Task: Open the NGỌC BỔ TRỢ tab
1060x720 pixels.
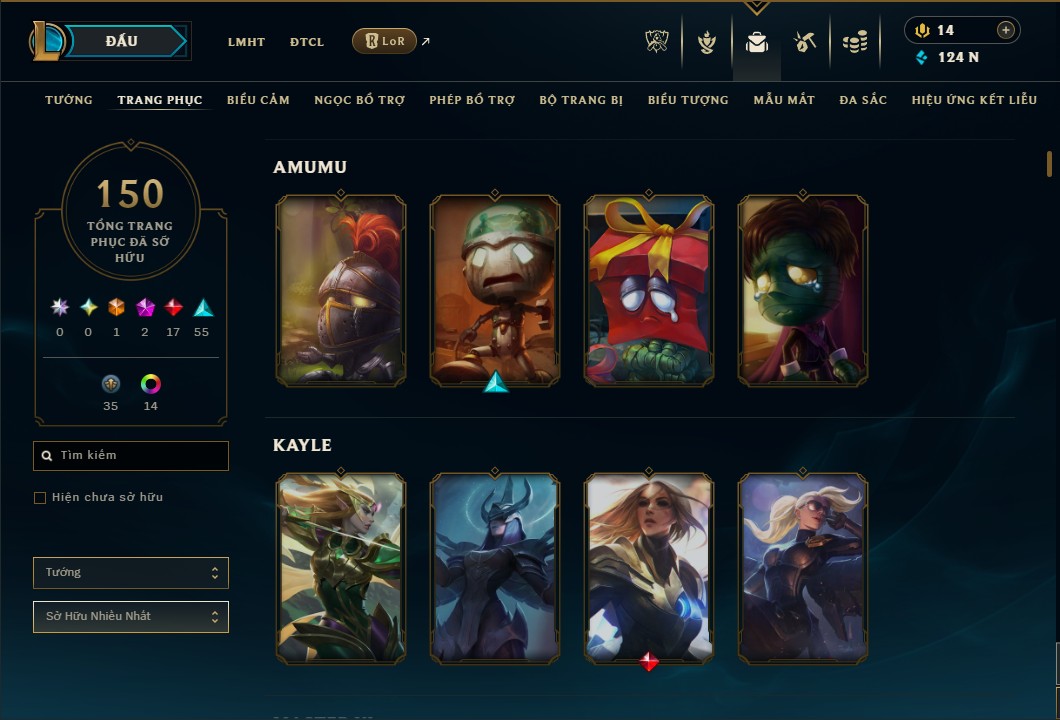Action: pos(359,100)
